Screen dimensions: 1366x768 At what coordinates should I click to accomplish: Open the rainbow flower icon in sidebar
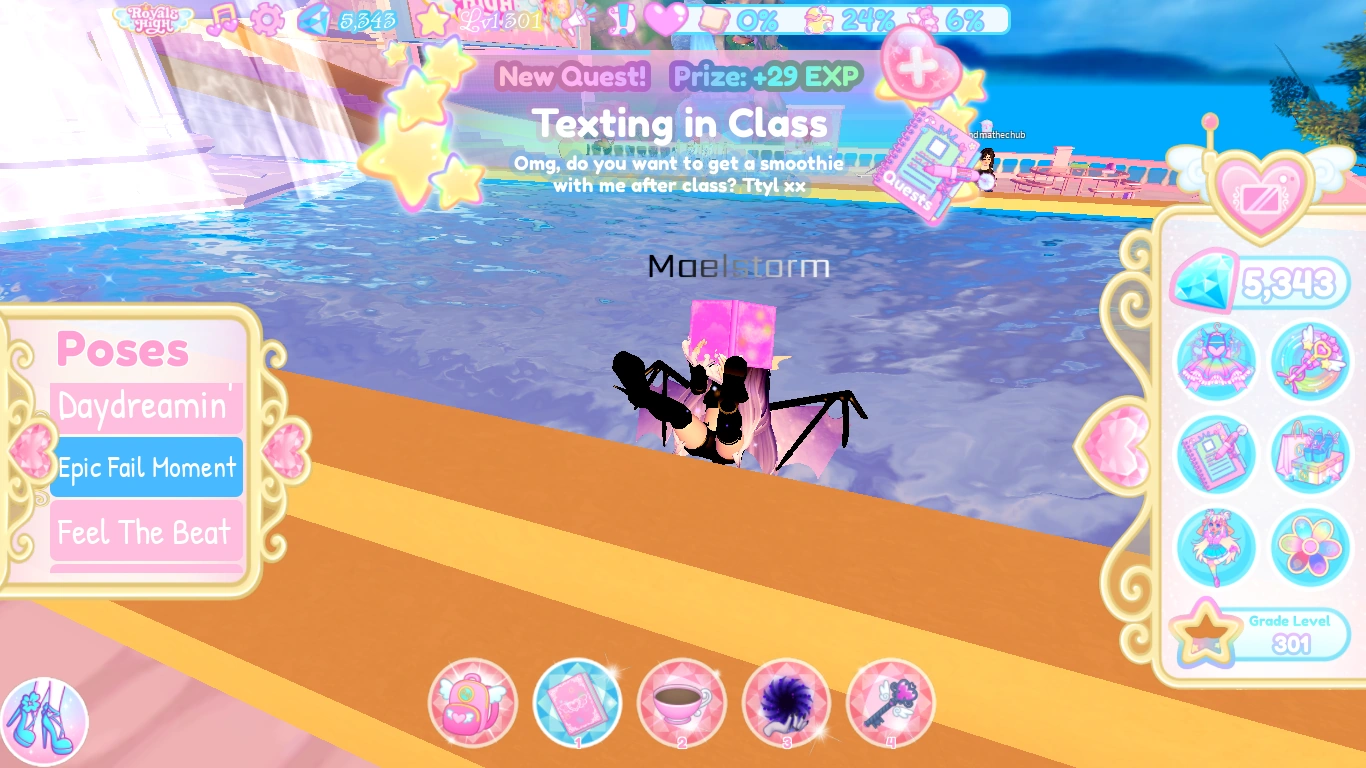(1310, 547)
